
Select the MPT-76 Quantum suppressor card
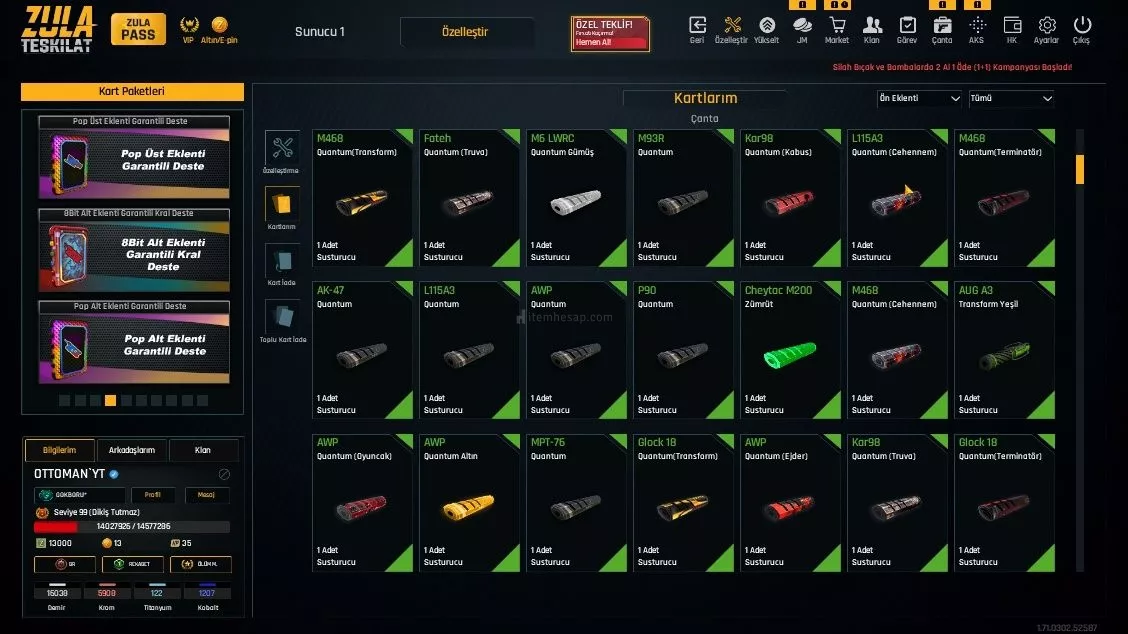576,501
